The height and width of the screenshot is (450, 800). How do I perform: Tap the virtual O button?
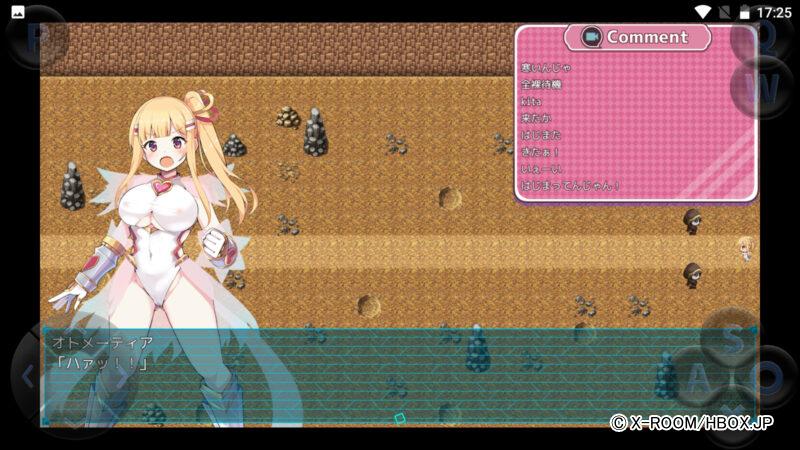tap(766, 378)
